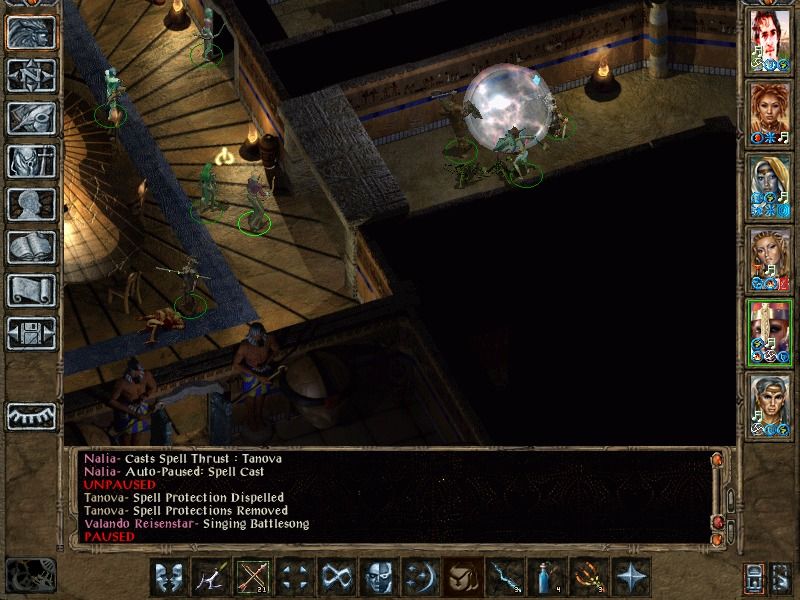Open the journal with the quill icon
Screen dimensions: 800x600
click(31, 118)
